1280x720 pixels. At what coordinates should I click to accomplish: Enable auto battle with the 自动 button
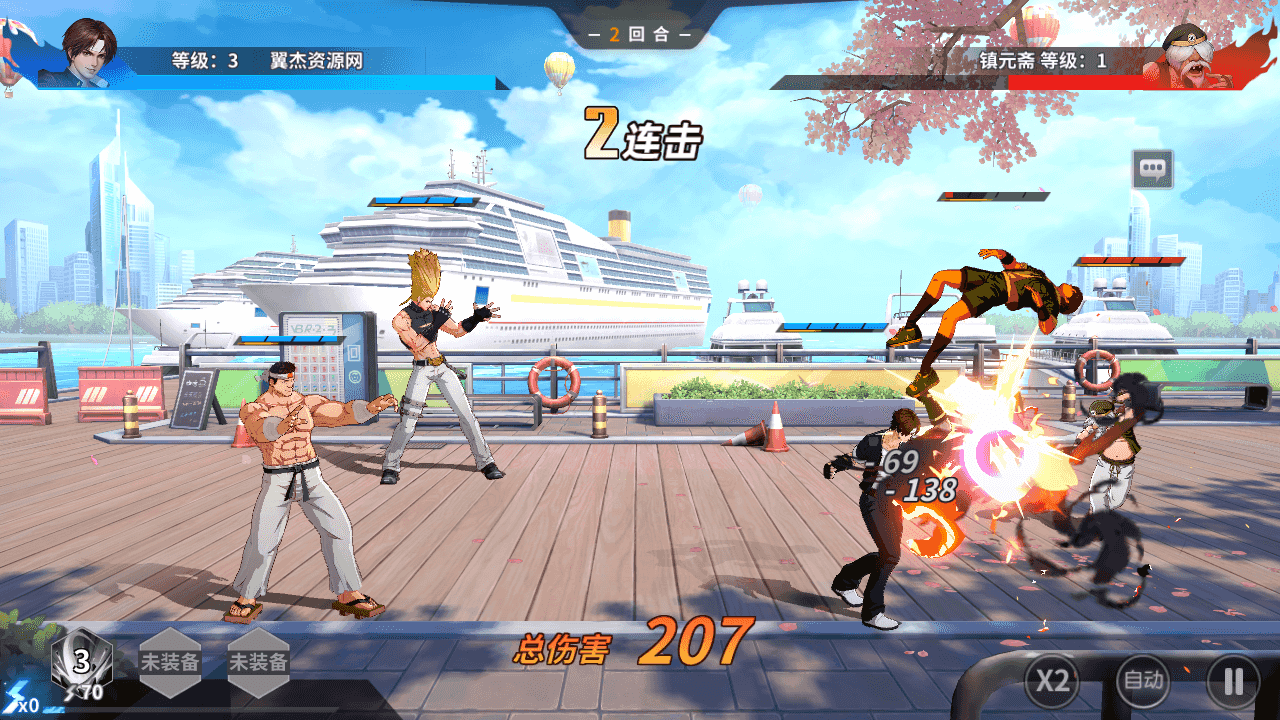tap(1142, 681)
